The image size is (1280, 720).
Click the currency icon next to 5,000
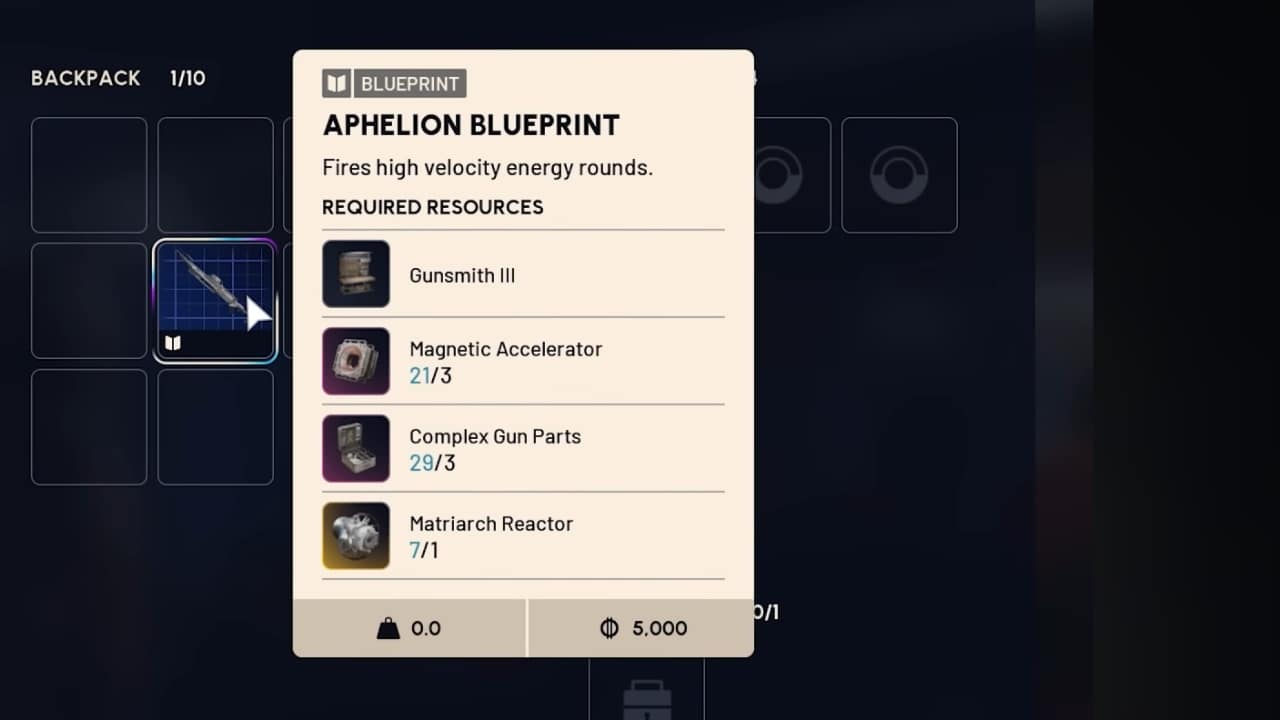[608, 628]
